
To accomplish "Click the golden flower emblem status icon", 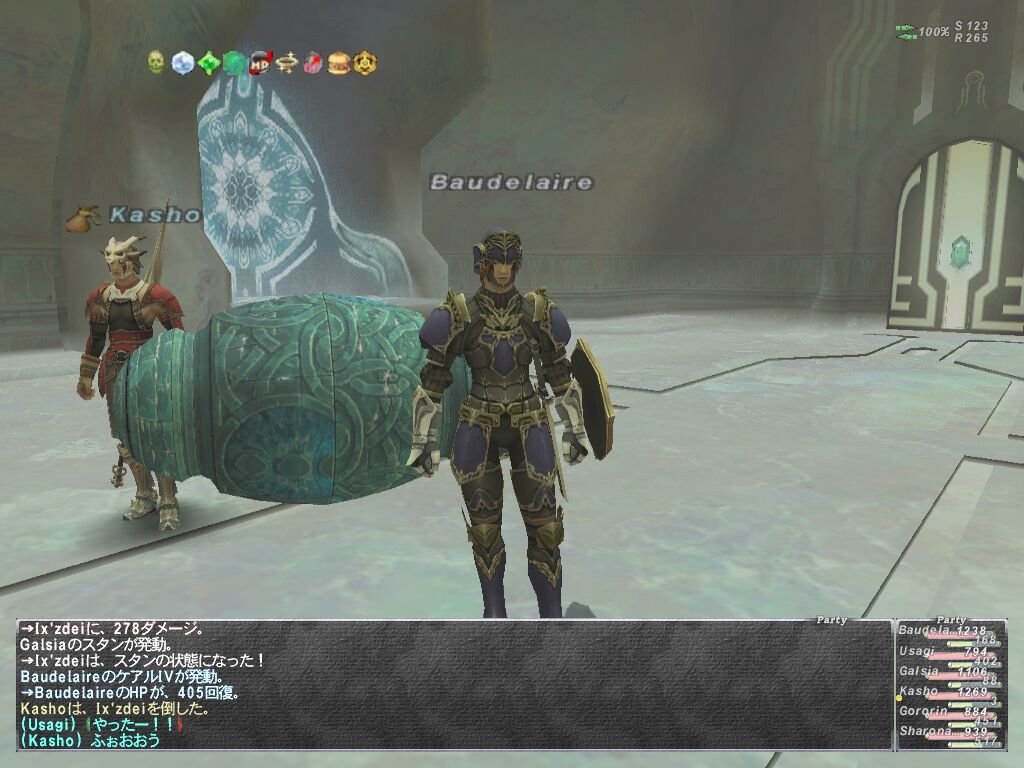I will click(x=365, y=63).
